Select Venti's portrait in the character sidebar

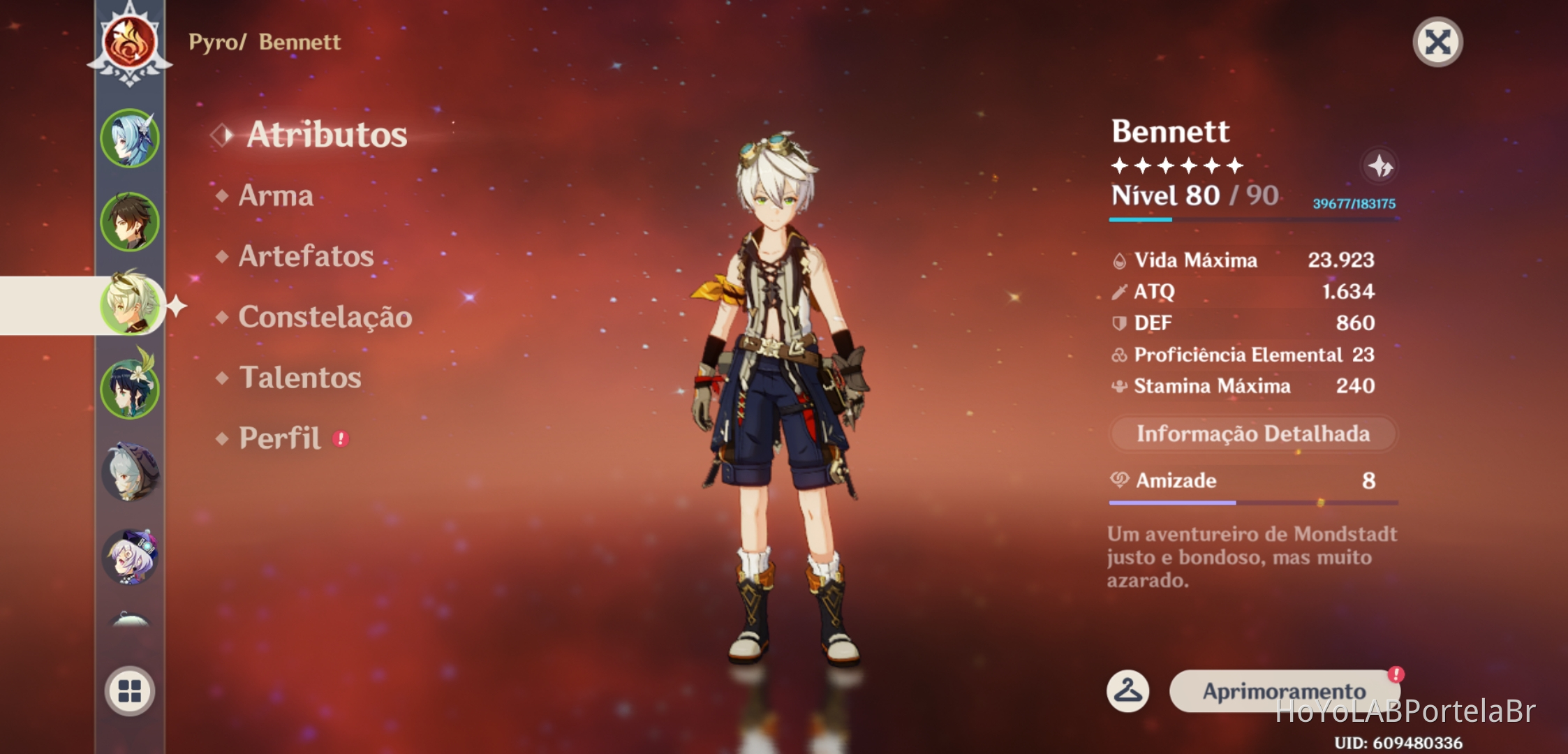tap(130, 388)
